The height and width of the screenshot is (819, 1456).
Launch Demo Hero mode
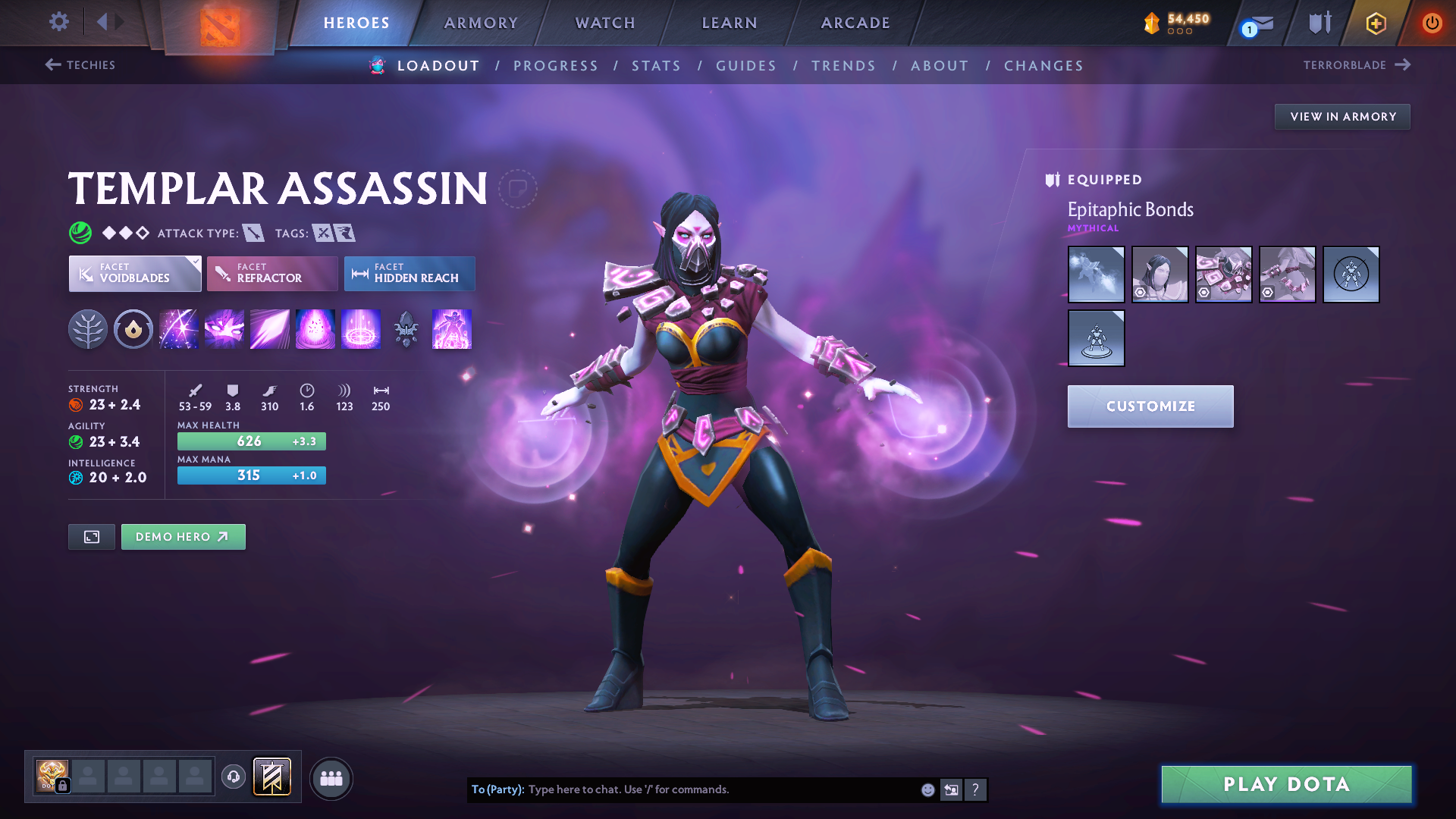point(183,537)
